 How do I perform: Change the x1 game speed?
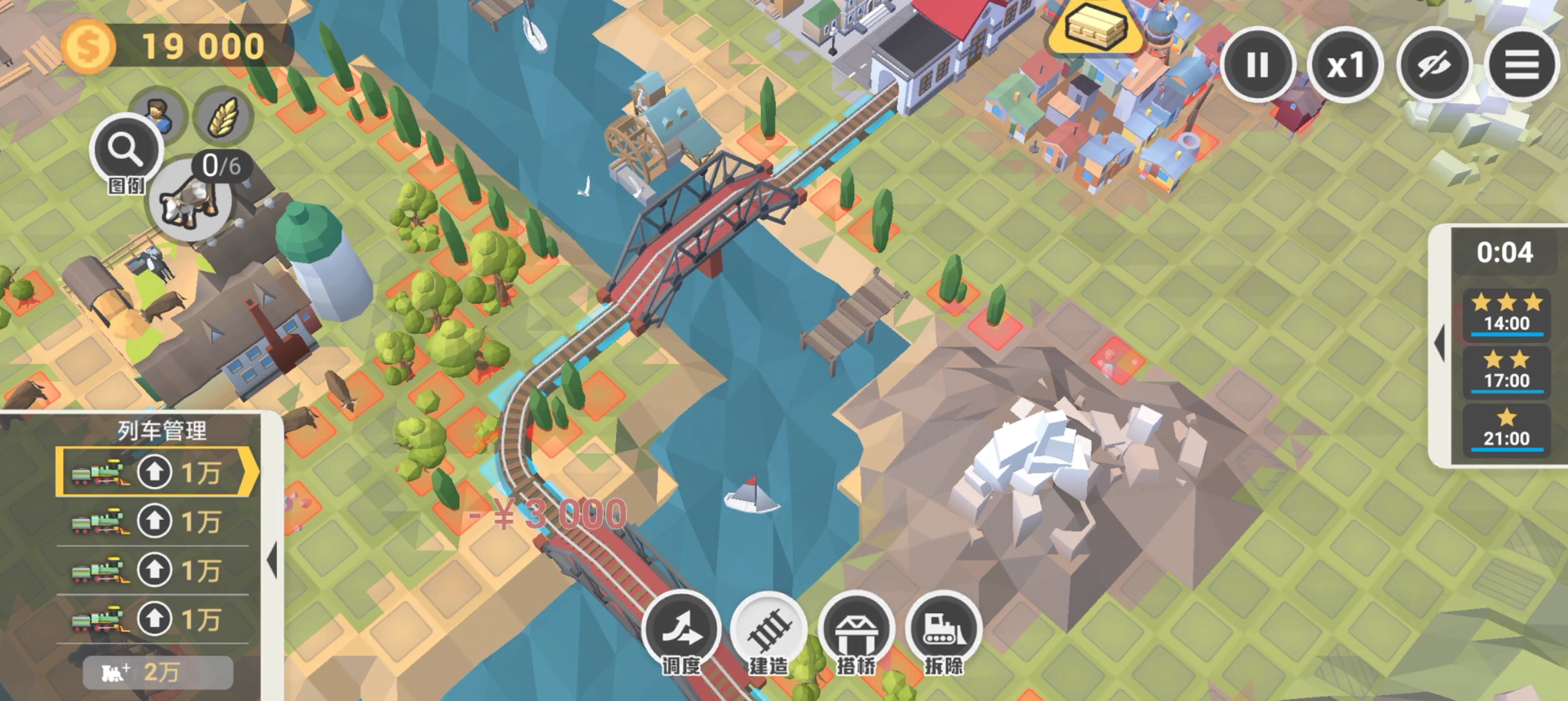coord(1345,65)
